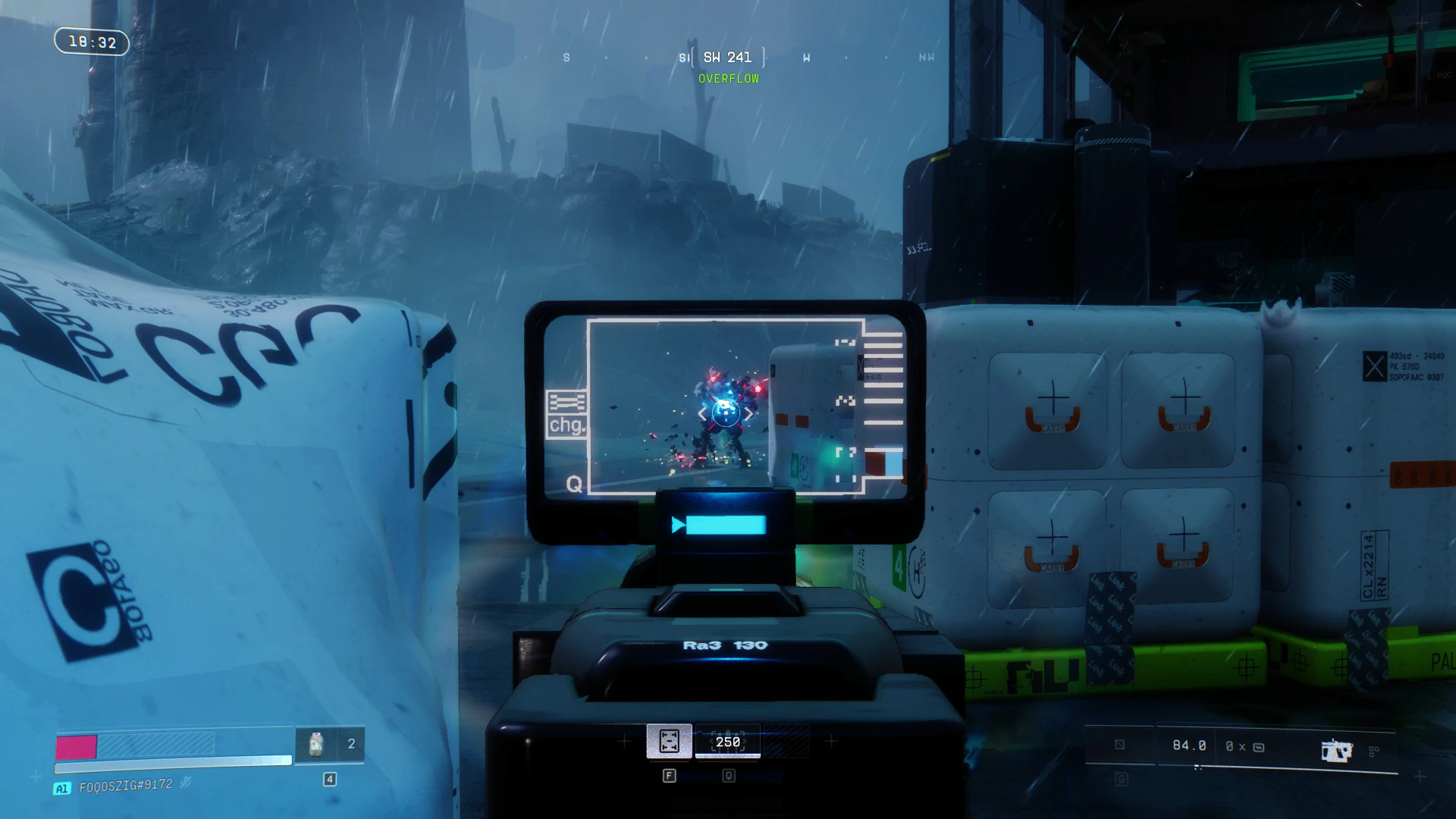The image size is (1456, 819).
Task: Select the consumable bottle item slot
Action: pyautogui.click(x=316, y=744)
